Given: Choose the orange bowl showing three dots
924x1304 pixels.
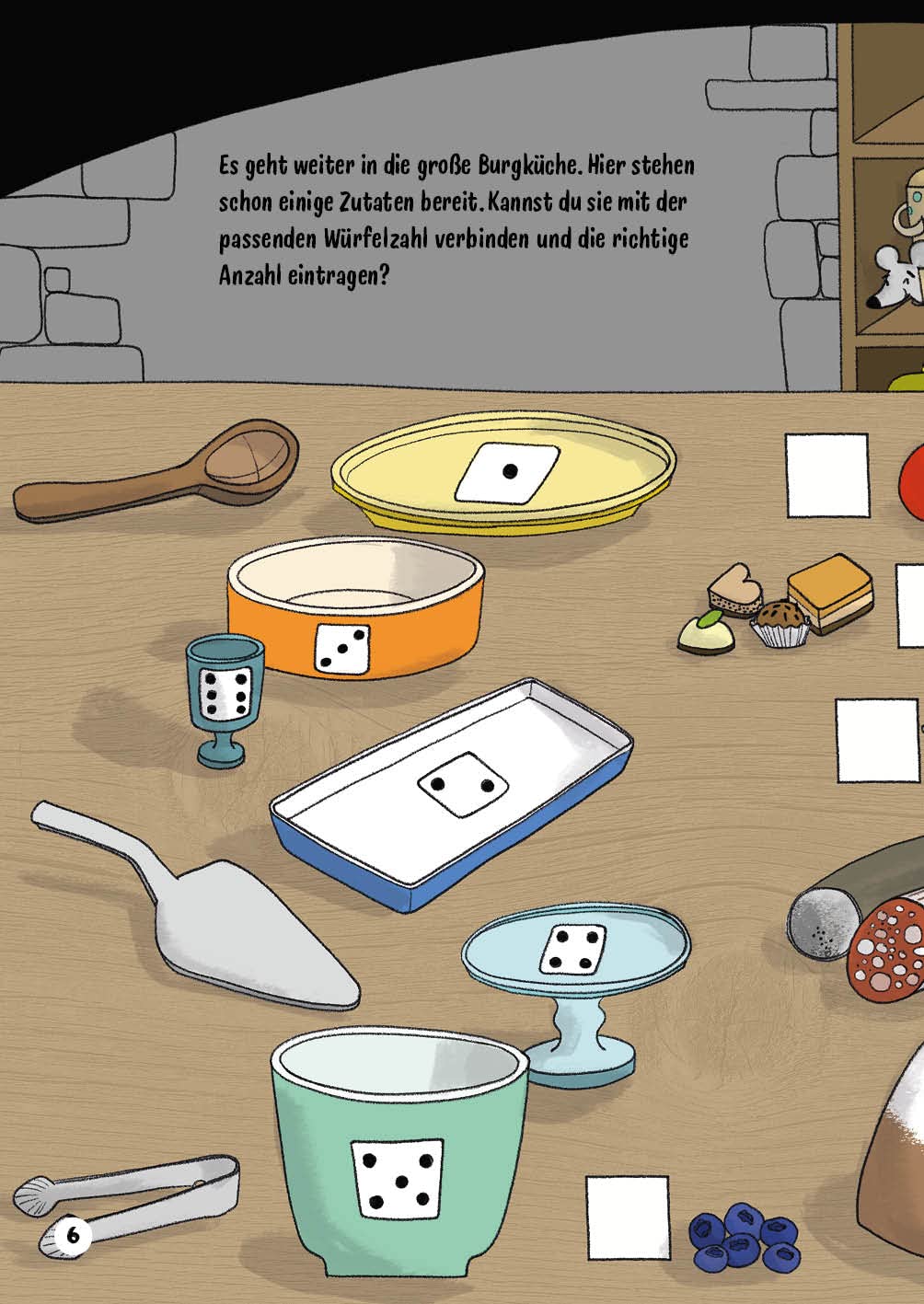Looking at the screenshot, I should point(355,608).
